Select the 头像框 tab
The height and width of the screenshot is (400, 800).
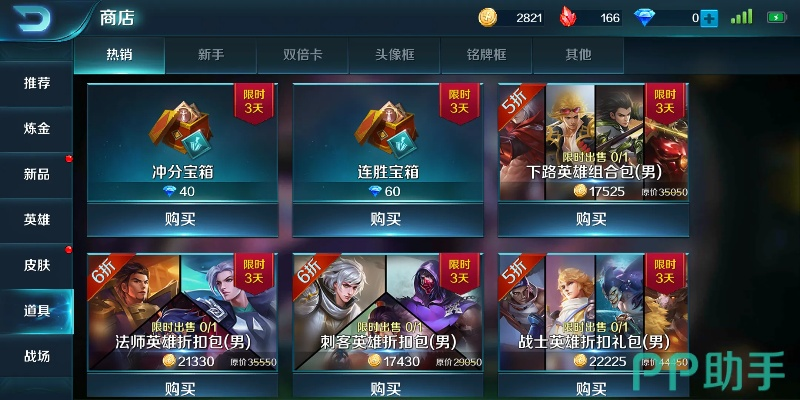point(394,55)
